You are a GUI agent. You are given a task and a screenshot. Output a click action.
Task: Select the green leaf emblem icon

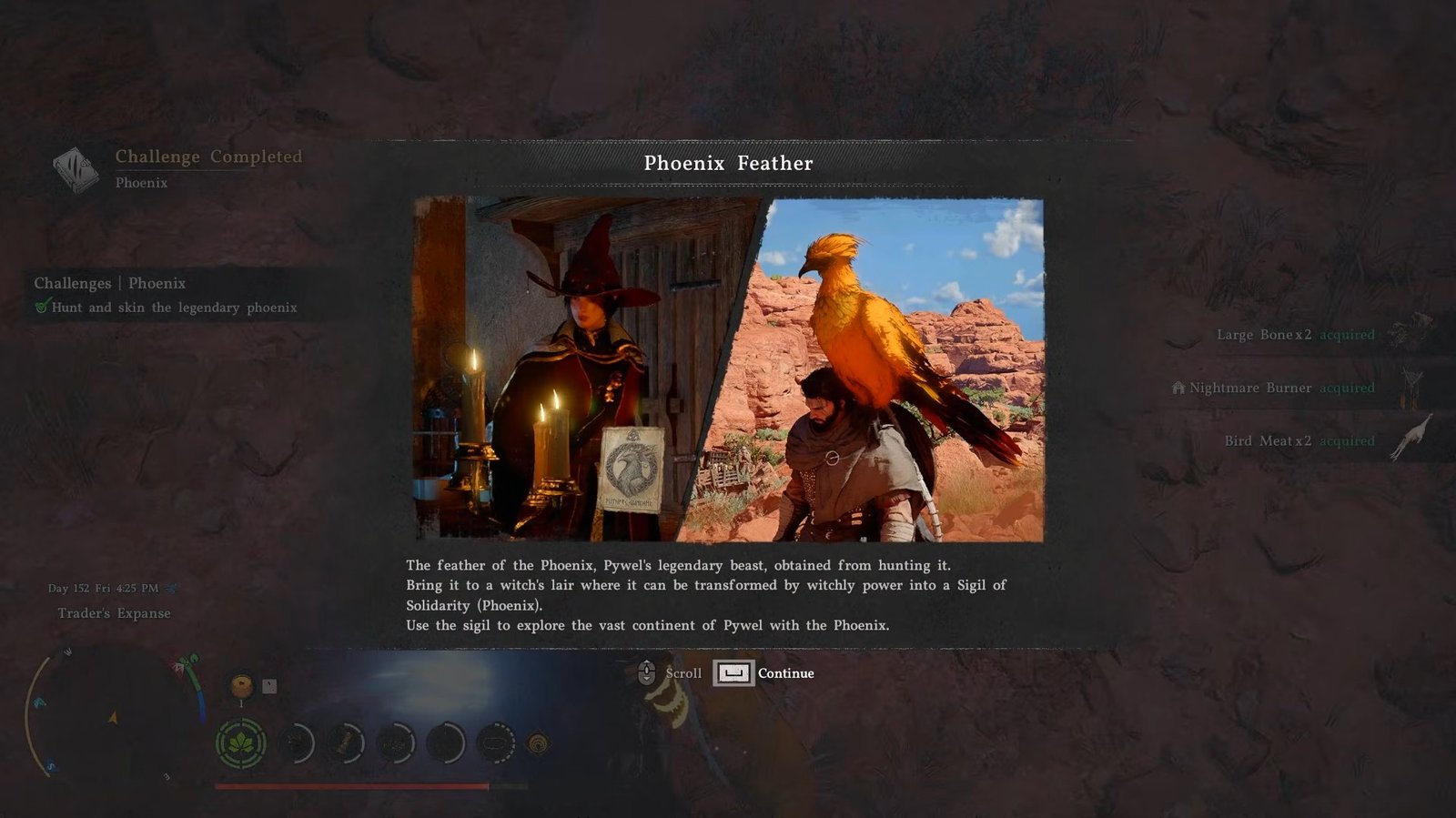click(241, 743)
